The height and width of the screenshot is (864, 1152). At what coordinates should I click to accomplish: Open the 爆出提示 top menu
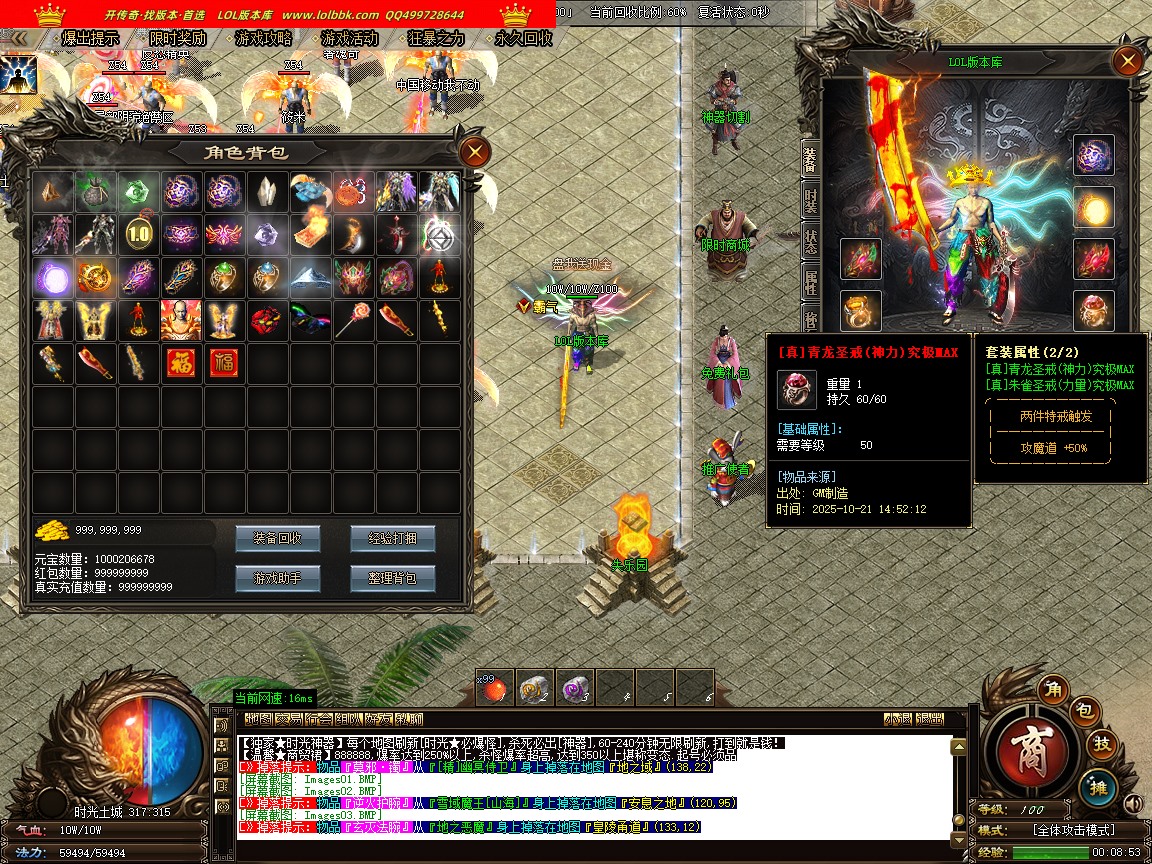(x=90, y=39)
